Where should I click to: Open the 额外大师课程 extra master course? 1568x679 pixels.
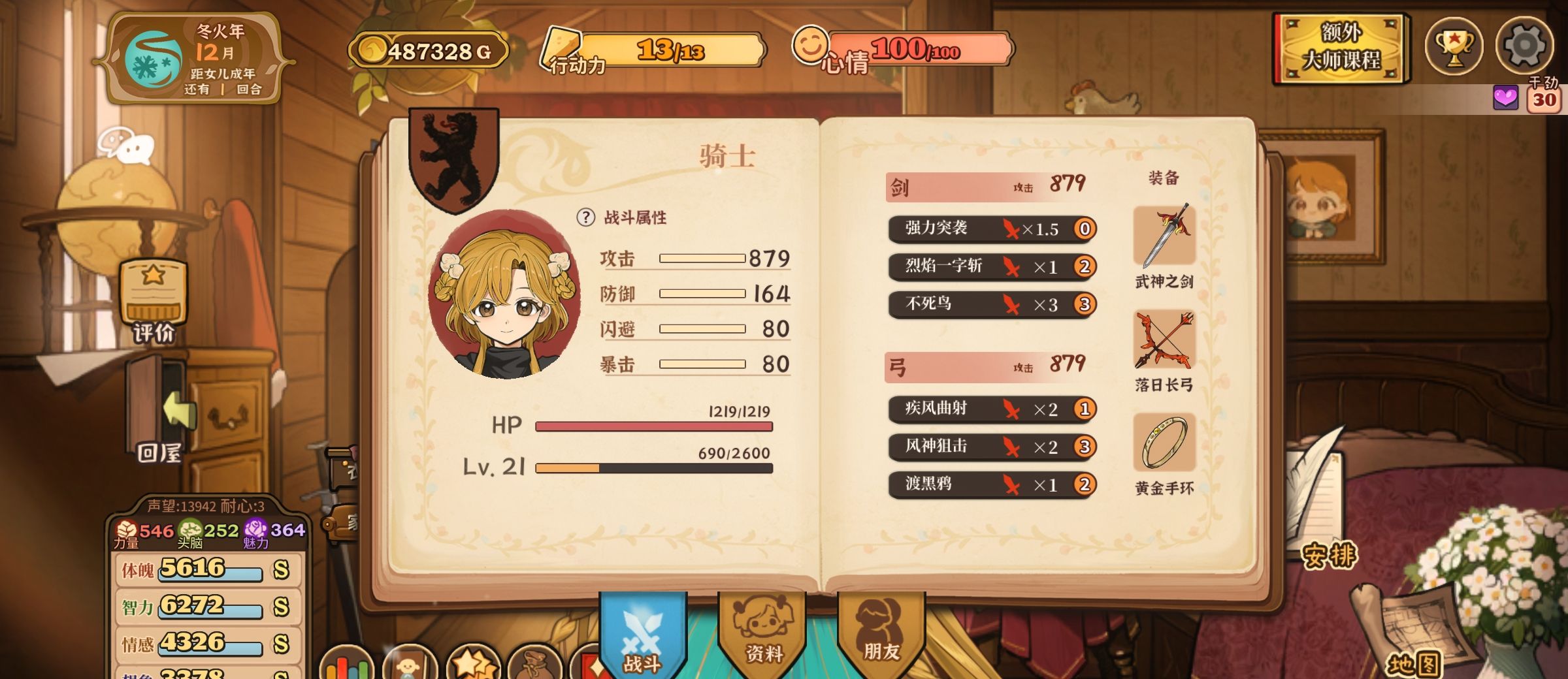[x=1341, y=47]
